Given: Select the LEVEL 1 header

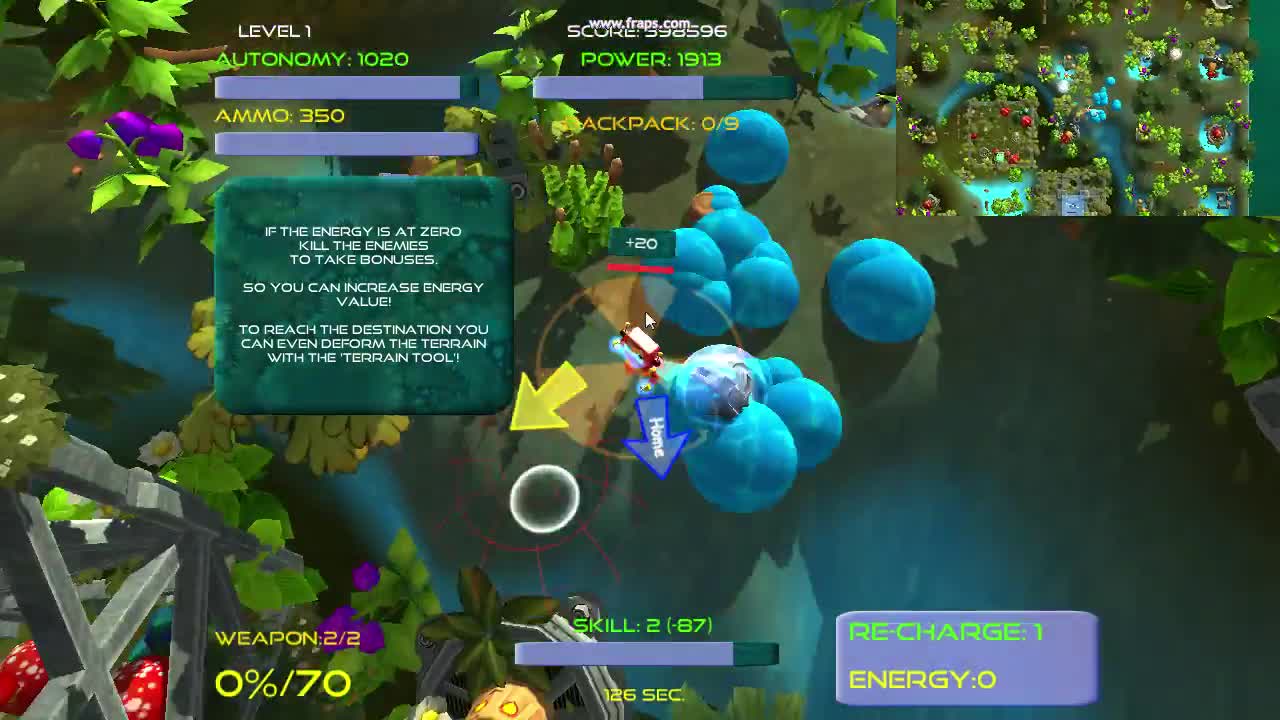Looking at the screenshot, I should click(x=274, y=31).
